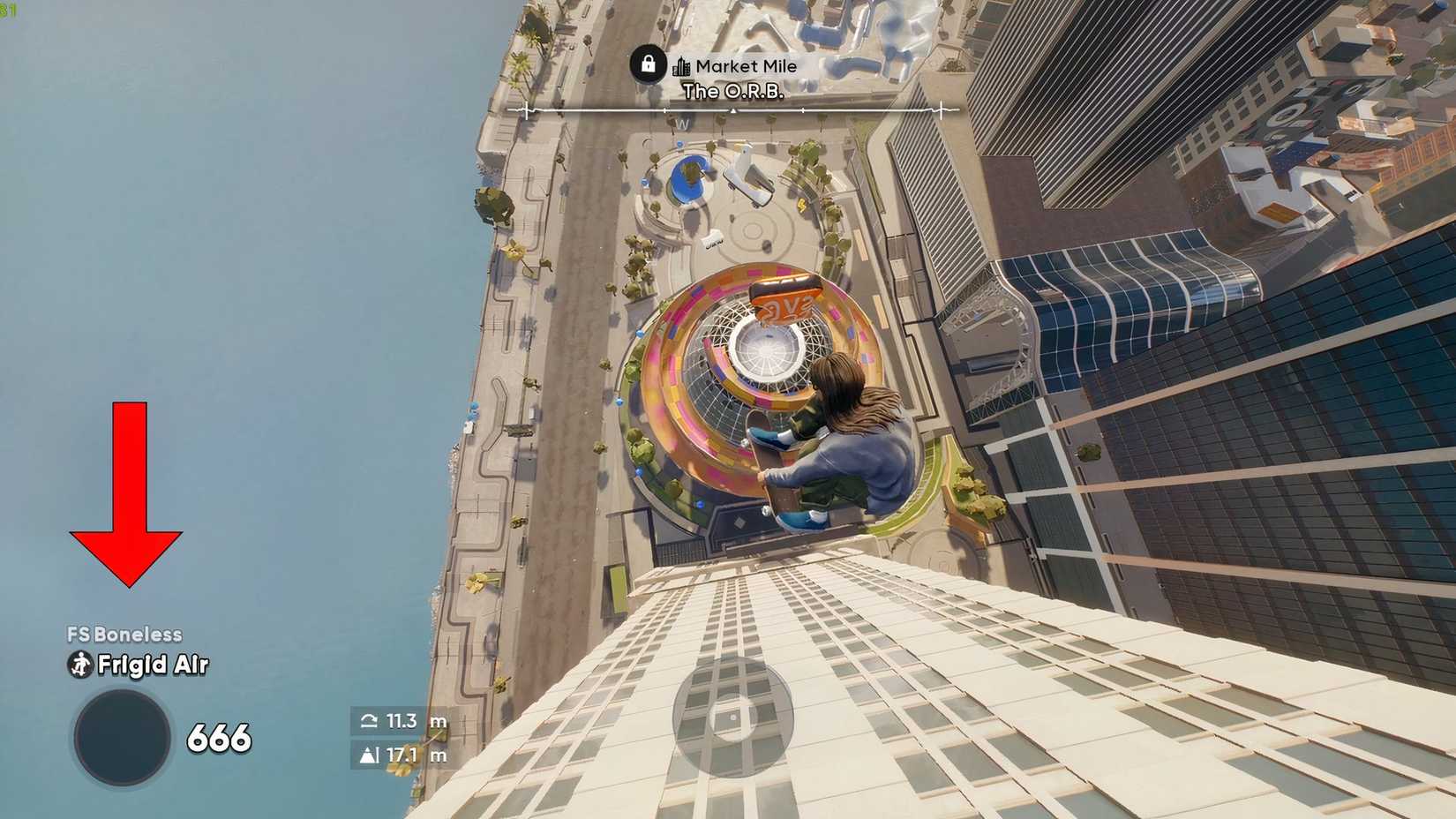Expand the Market Mile district header
Viewport: 1456px width, 819px height.
coord(746,65)
